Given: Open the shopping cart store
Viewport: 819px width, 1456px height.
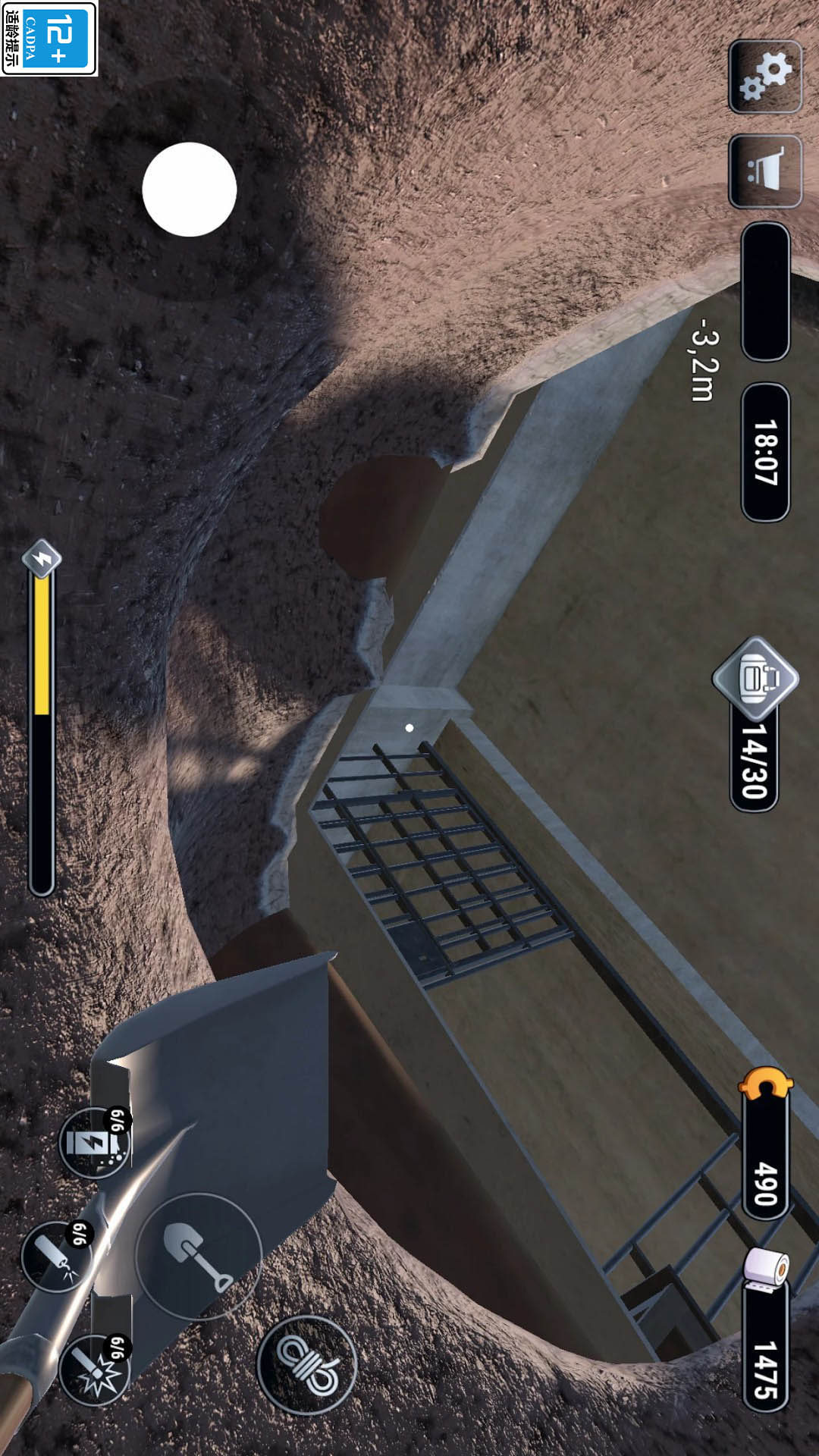Looking at the screenshot, I should (765, 171).
